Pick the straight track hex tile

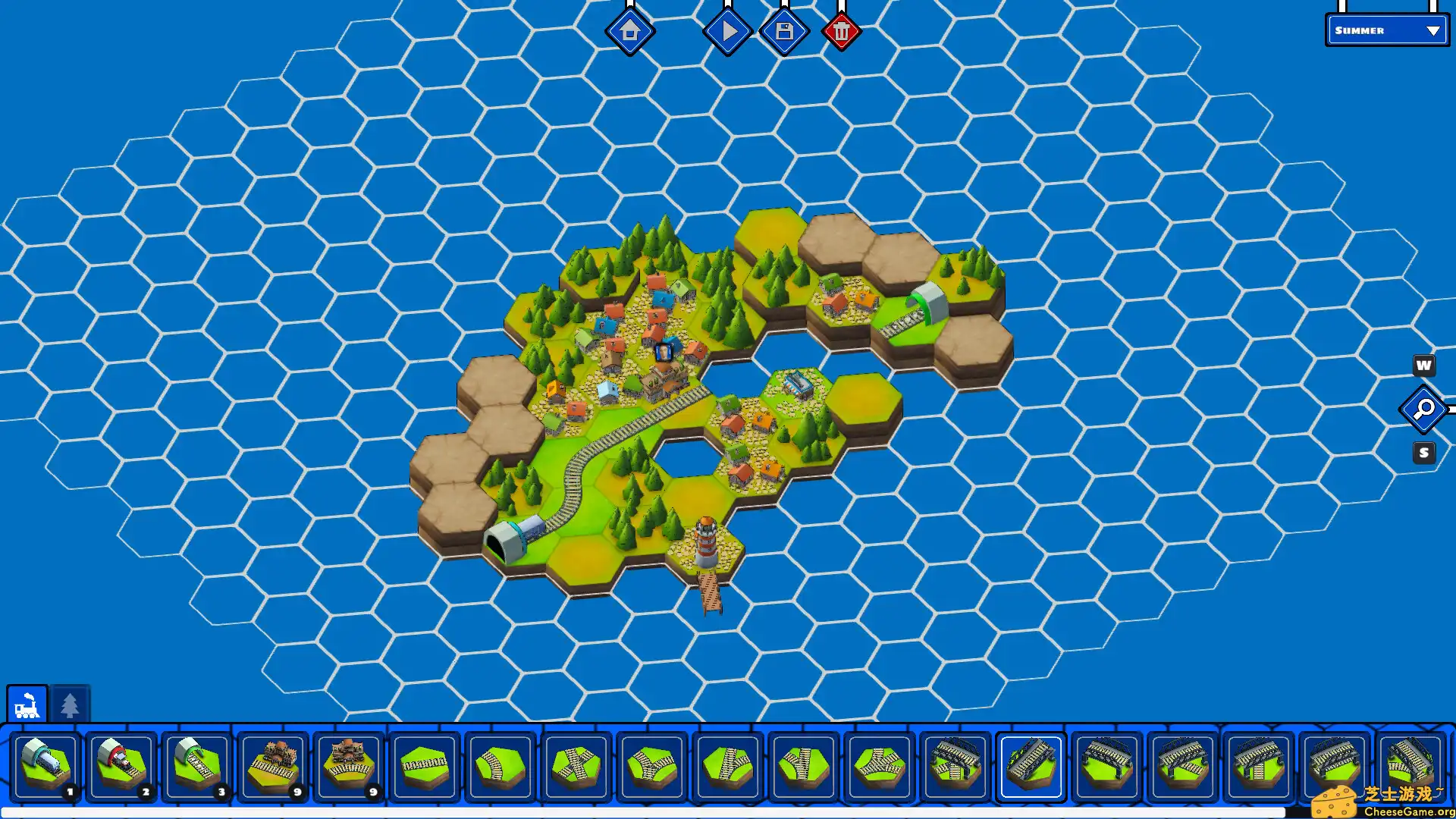pyautogui.click(x=425, y=766)
